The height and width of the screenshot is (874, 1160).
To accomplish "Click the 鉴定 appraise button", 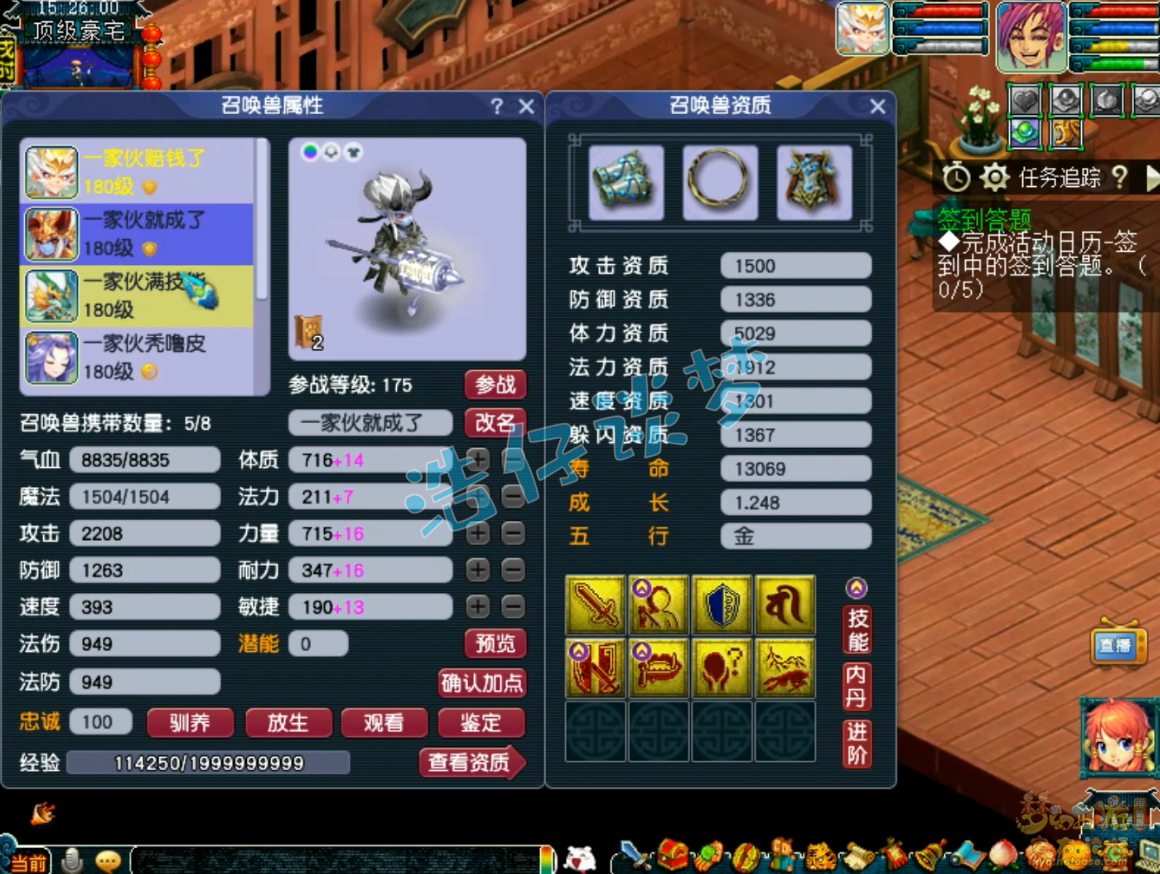I will 481,722.
